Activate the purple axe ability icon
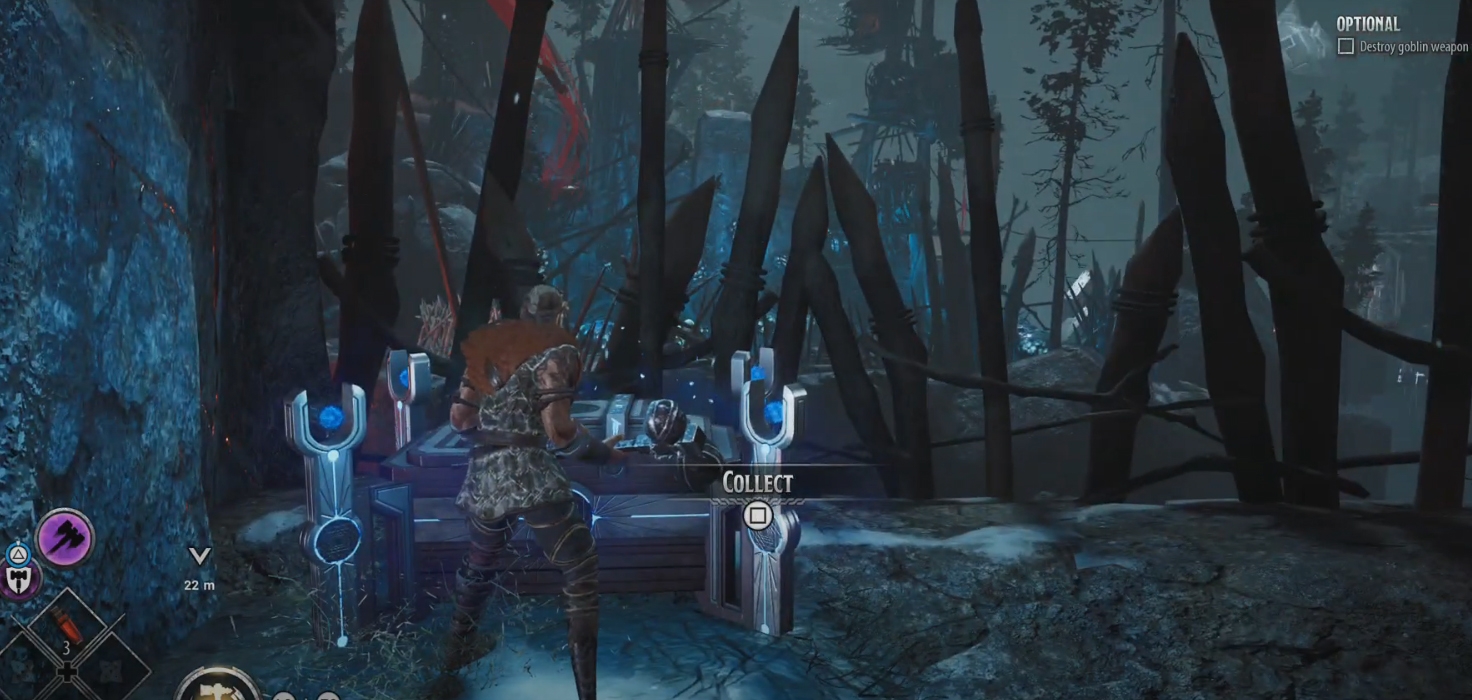The width and height of the screenshot is (1472, 700). [66, 538]
